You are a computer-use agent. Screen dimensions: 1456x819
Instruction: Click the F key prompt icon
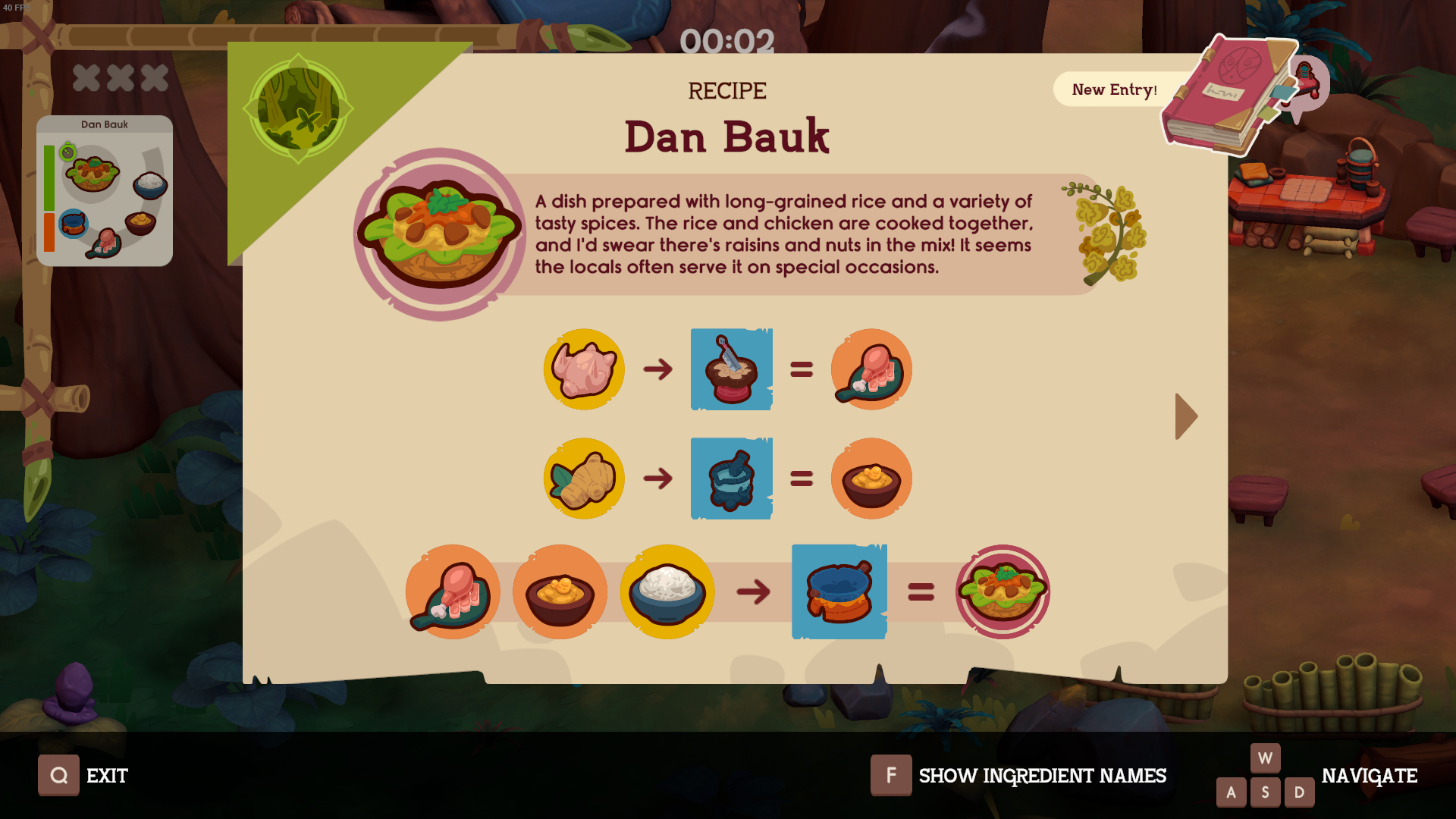coord(891,776)
